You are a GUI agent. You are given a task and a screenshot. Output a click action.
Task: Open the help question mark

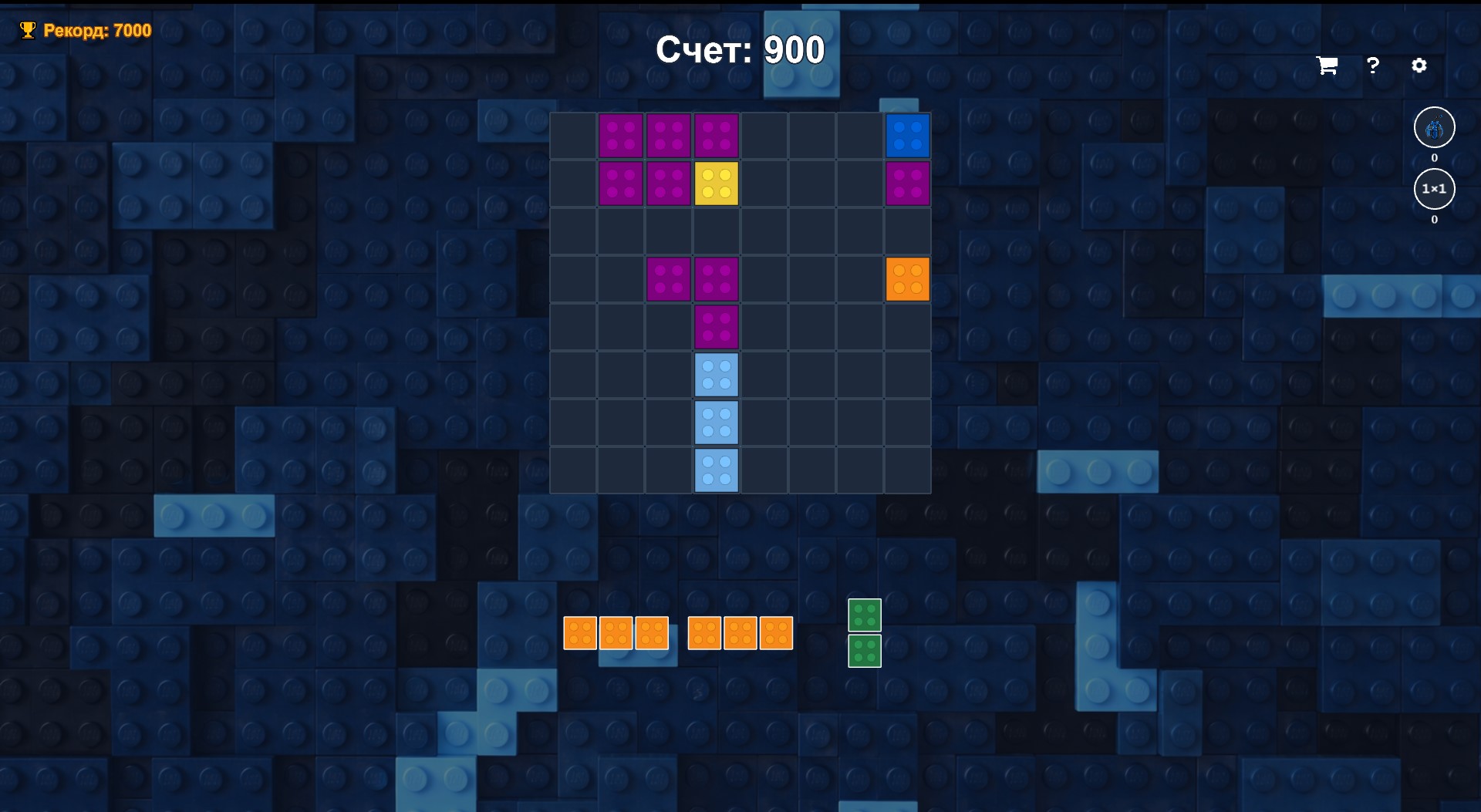1373,66
